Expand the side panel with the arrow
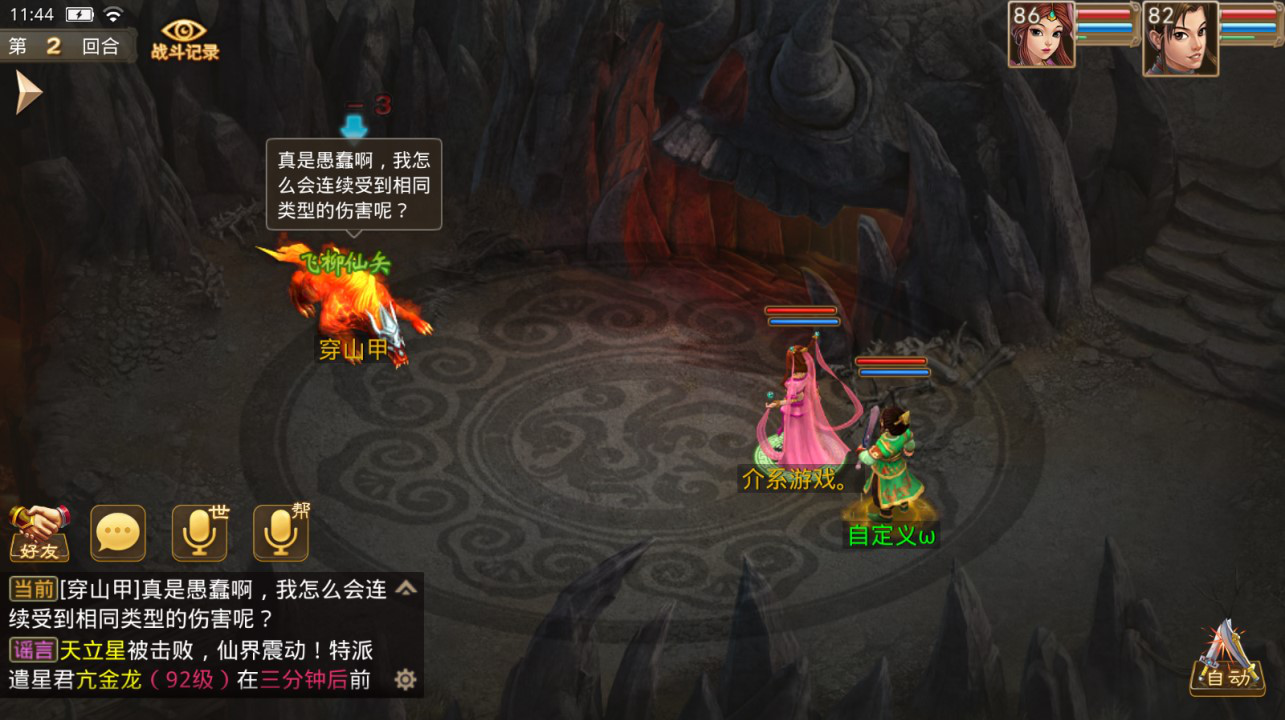This screenshot has width=1285, height=720. [x=28, y=93]
